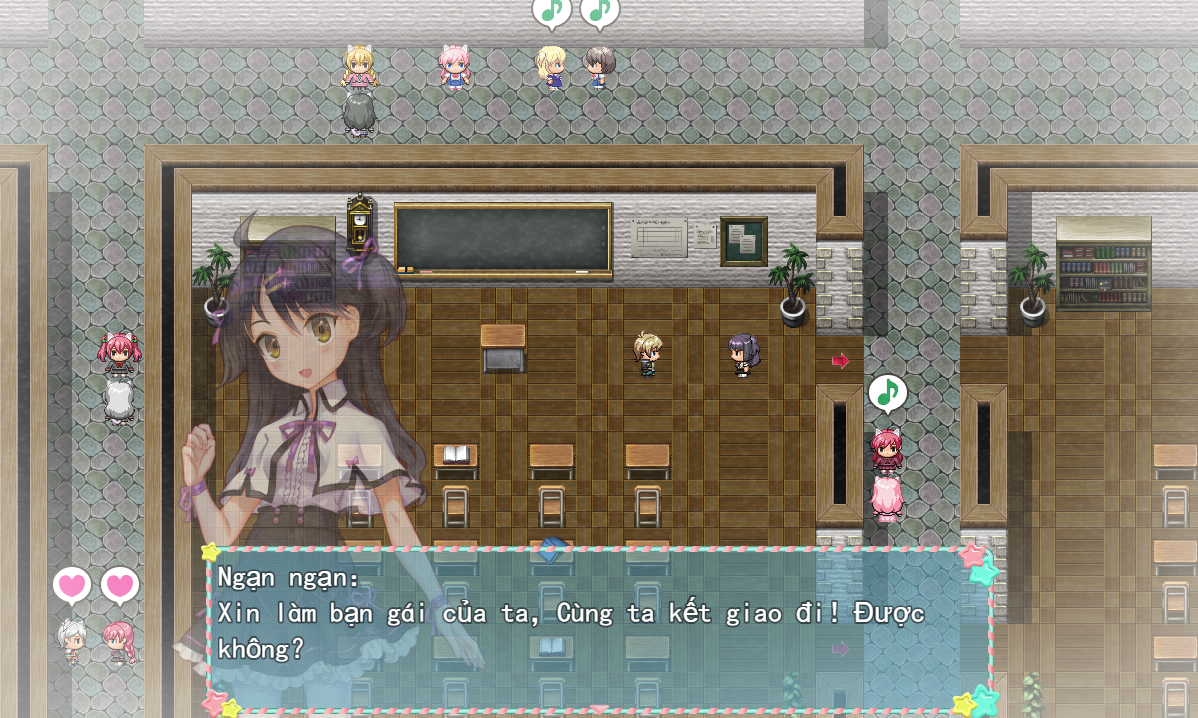
Task: Click the pink continue arrow under dialogue
Action: (x=598, y=709)
